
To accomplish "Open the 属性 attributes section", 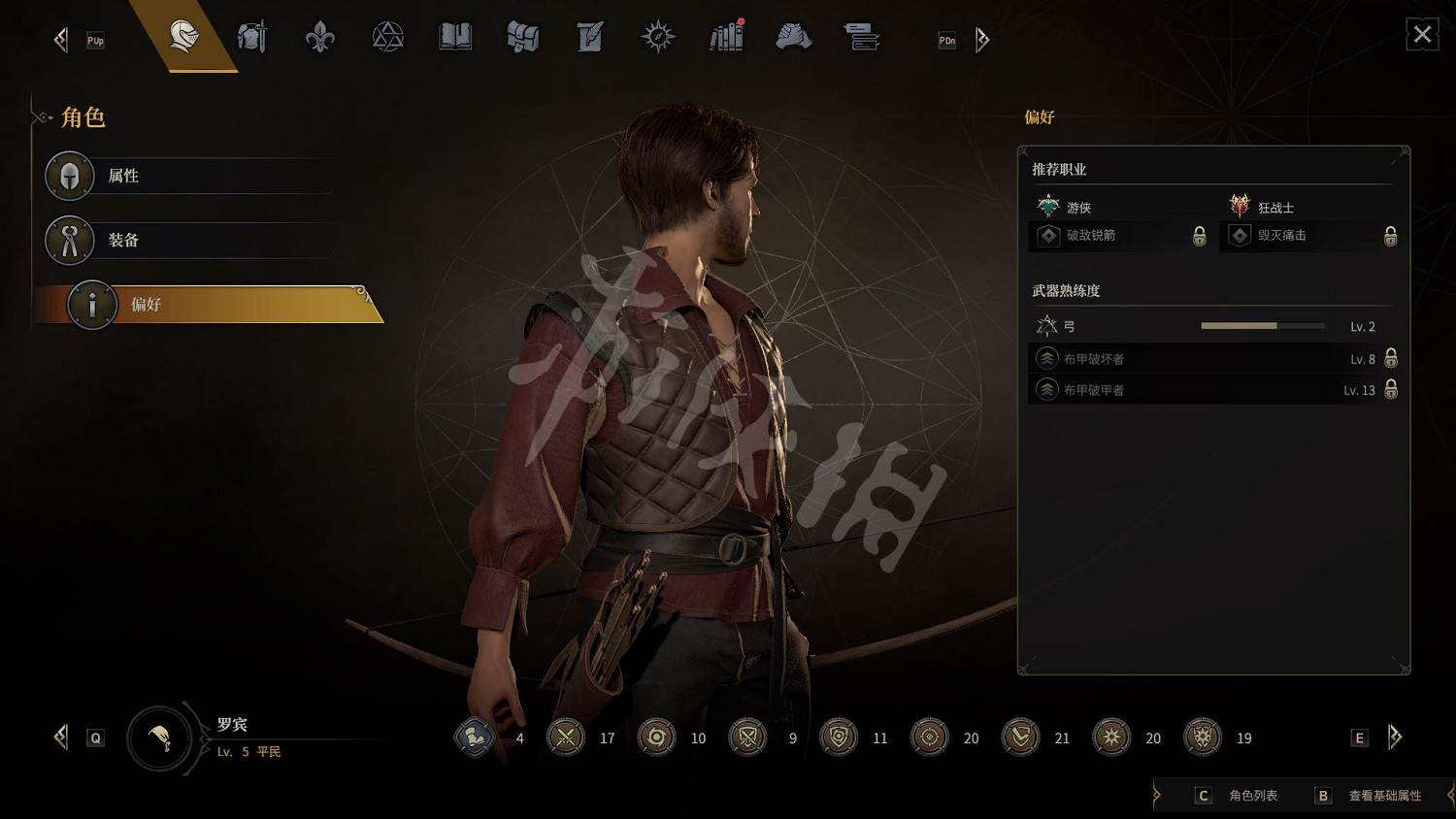I will coord(189,176).
